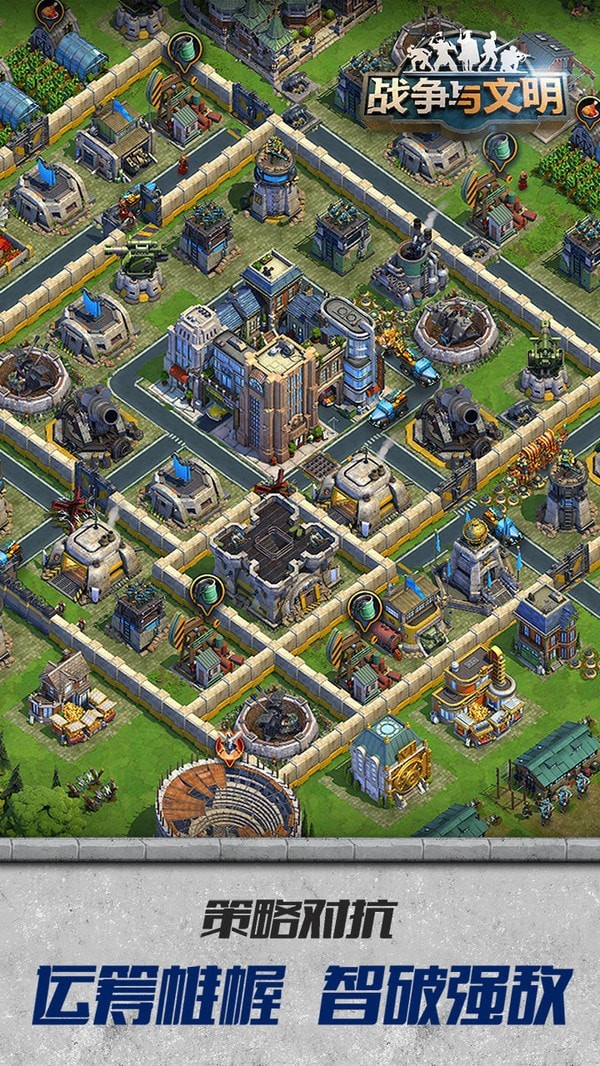Tap the winged emblem marker over the arena
Image resolution: width=600 pixels, height=1066 pixels.
tap(230, 749)
